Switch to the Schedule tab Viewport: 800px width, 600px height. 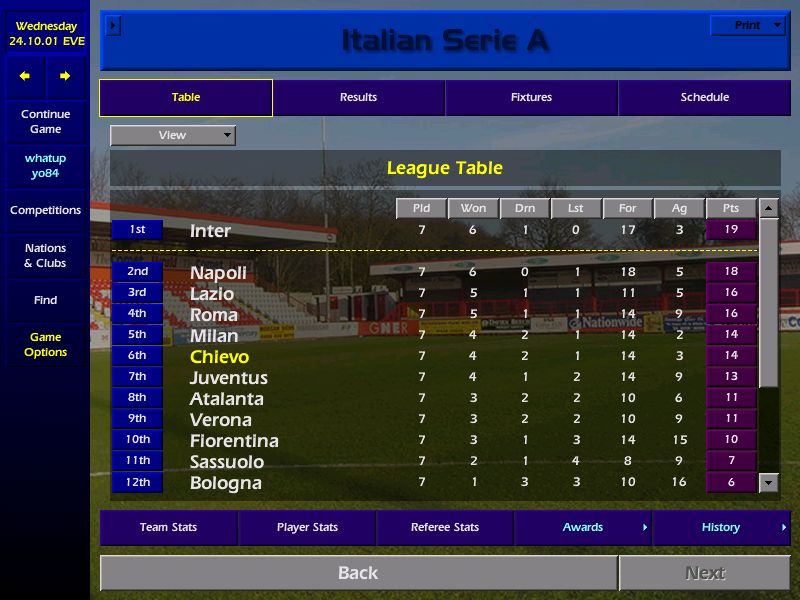pos(704,98)
